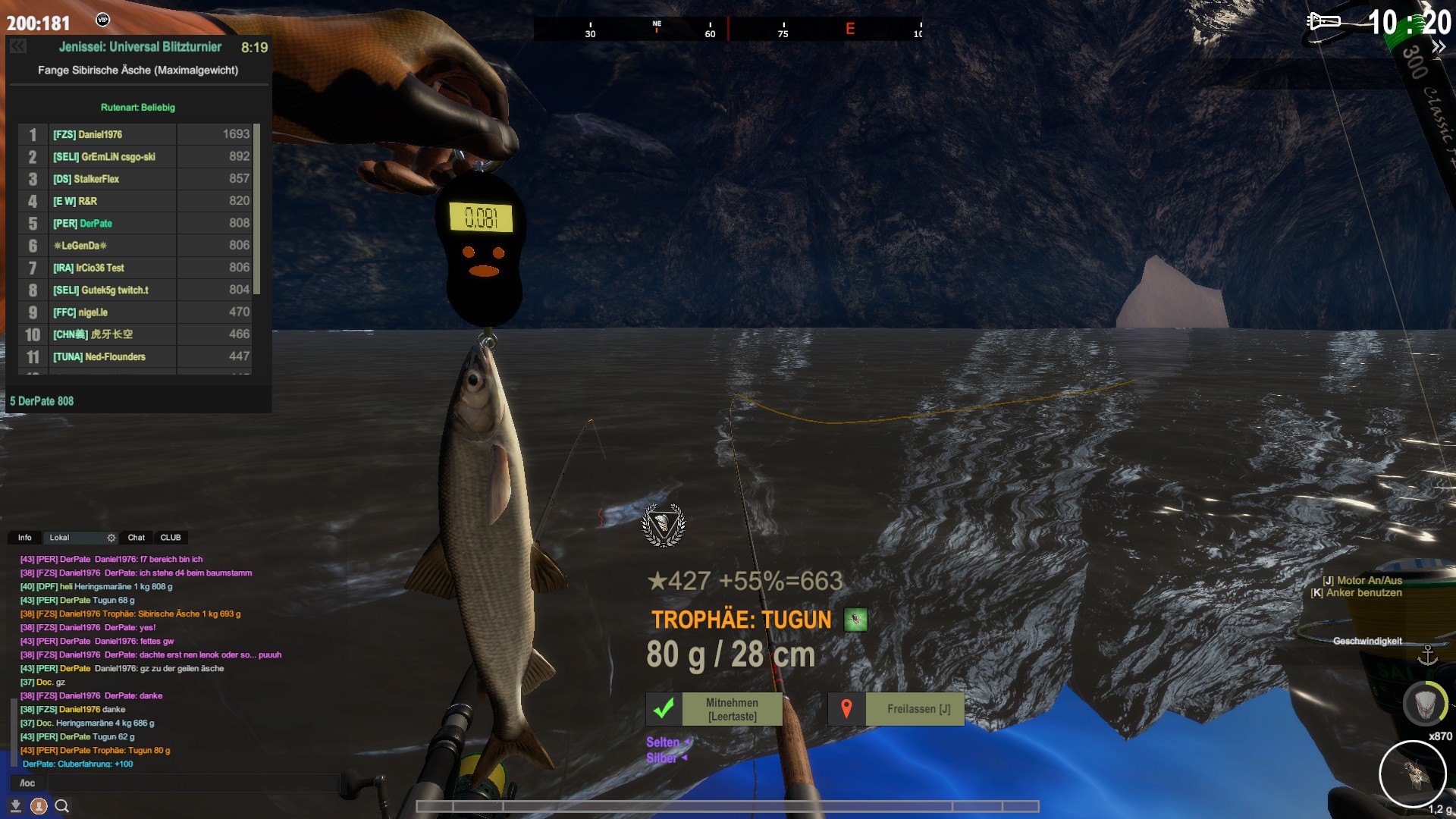Click the groundbait x870 circular icon

[x=1425, y=704]
